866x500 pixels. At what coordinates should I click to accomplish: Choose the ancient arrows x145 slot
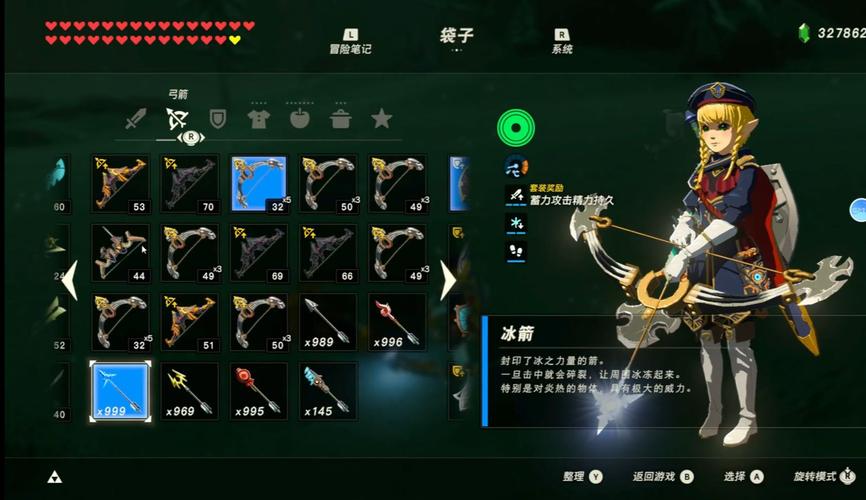click(x=328, y=391)
